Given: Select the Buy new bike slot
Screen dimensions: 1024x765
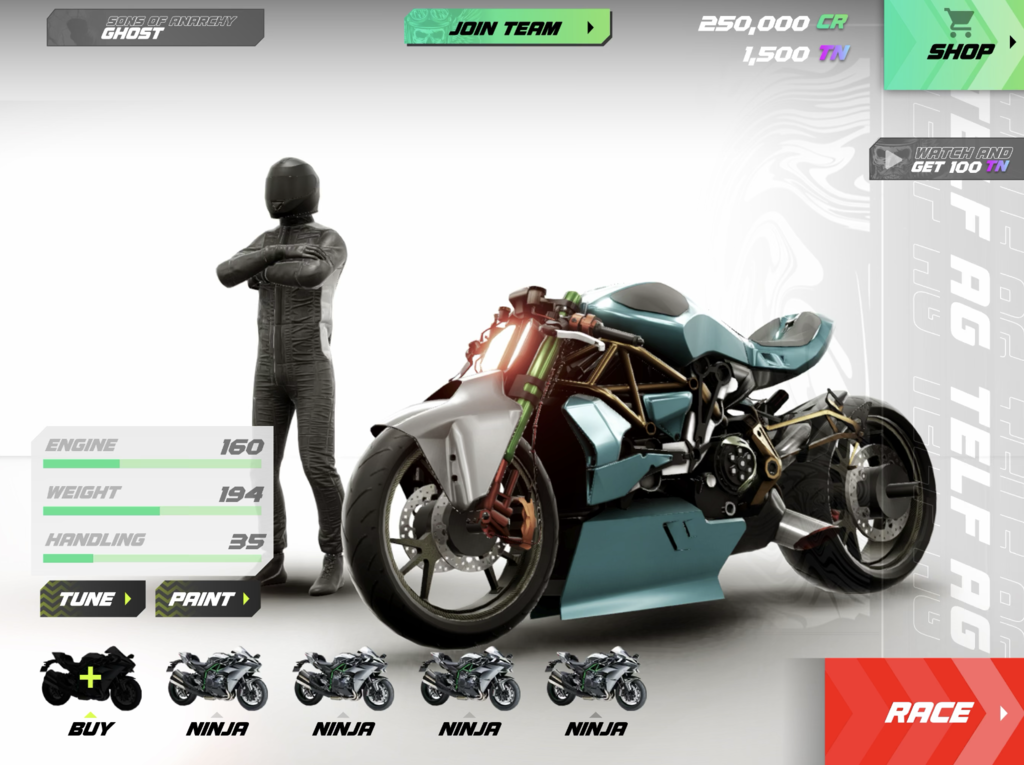Looking at the screenshot, I should point(90,688).
